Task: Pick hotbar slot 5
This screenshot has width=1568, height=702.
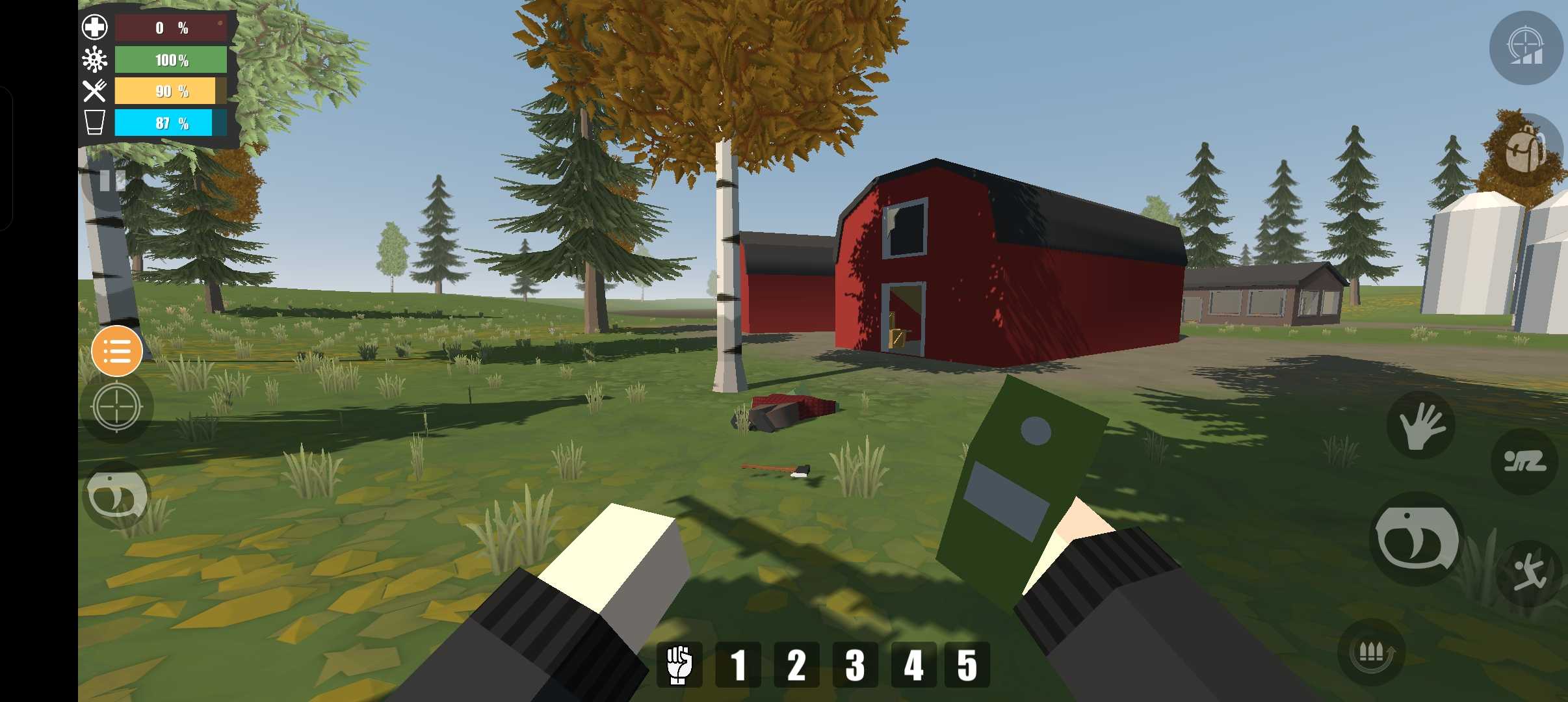Action: (967, 664)
